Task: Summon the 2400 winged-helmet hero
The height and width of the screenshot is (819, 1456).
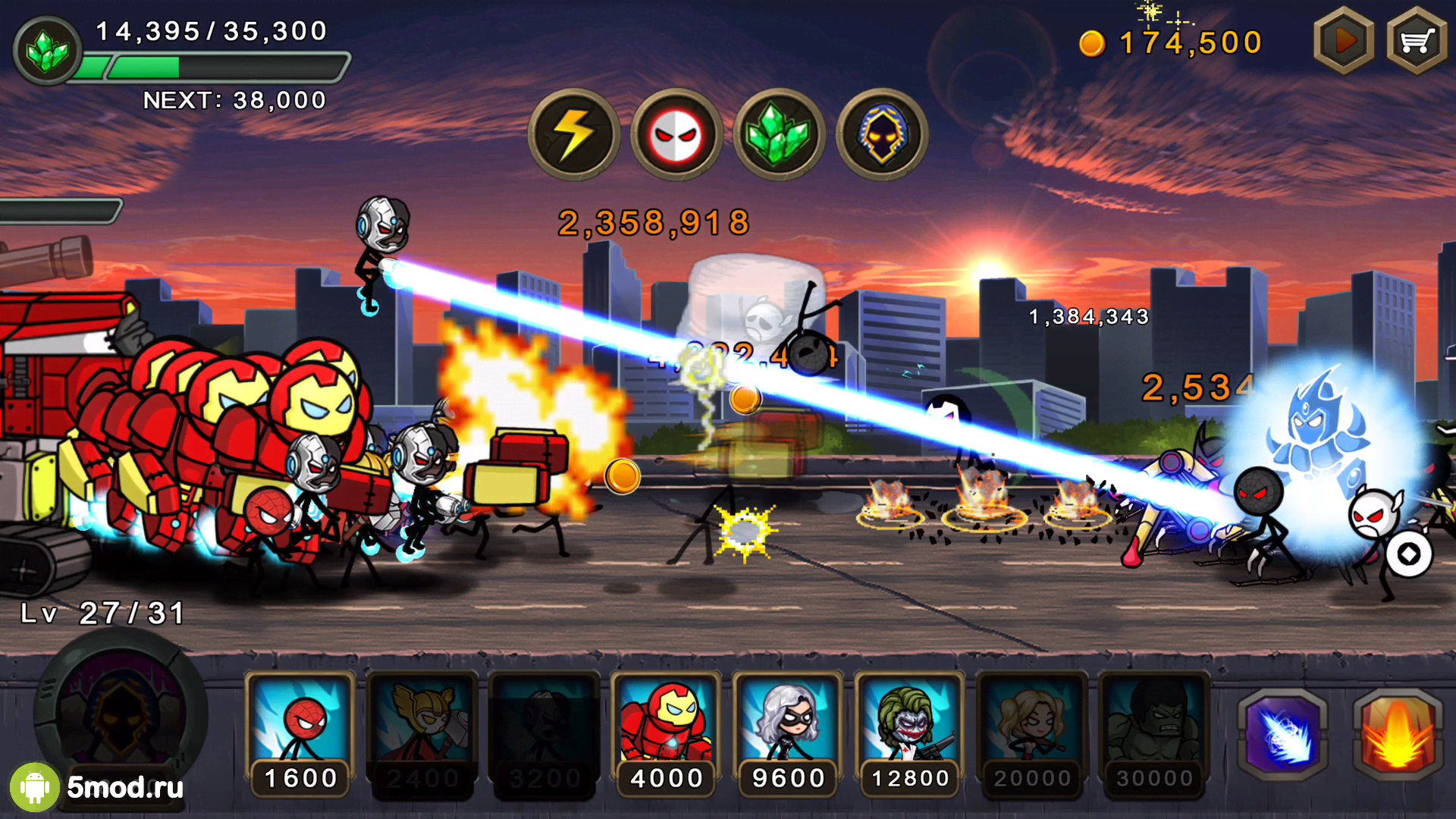Action: (x=422, y=732)
